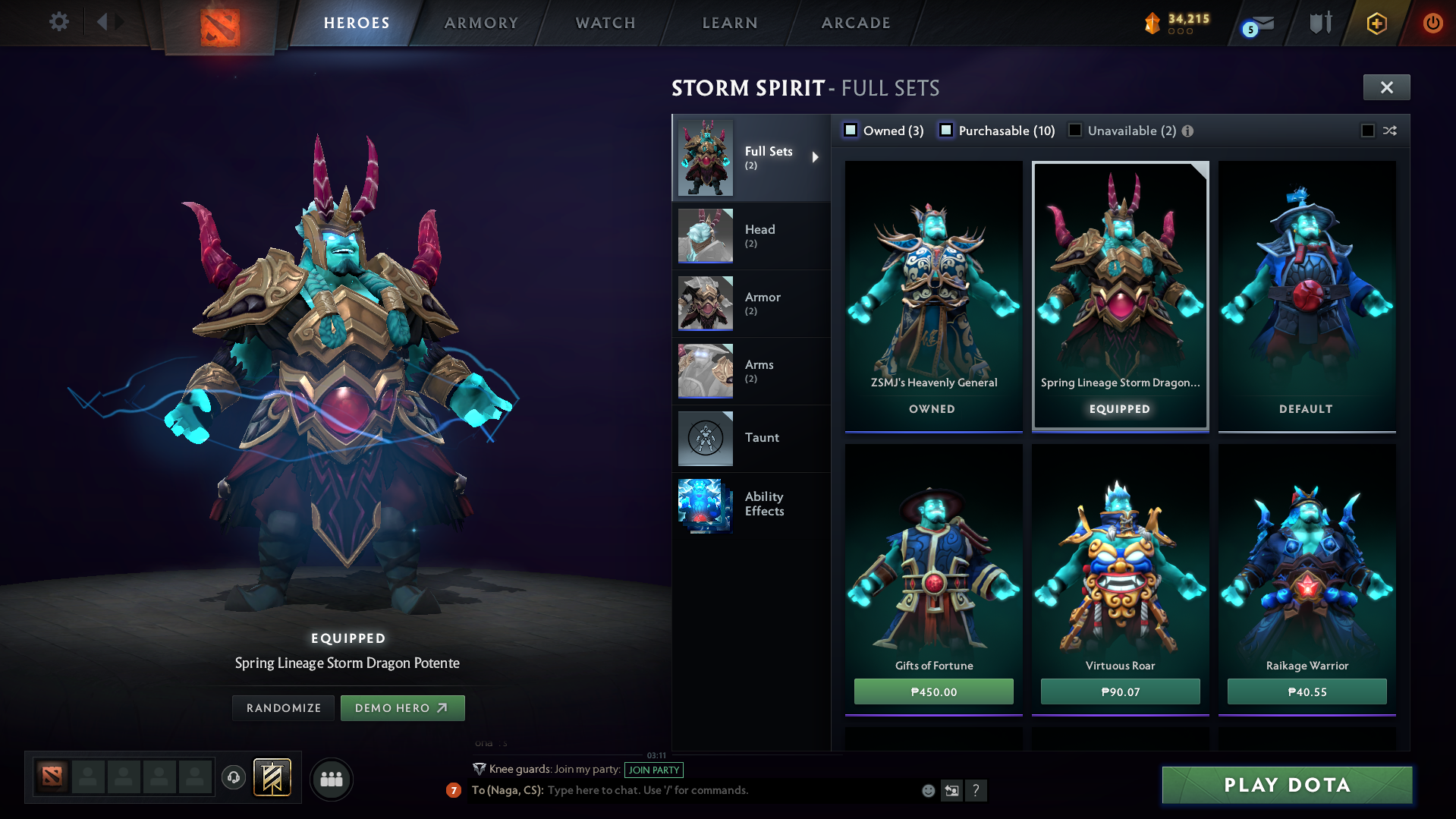Open the friends list icon near party slots
This screenshot has height=819, width=1456.
point(331,779)
